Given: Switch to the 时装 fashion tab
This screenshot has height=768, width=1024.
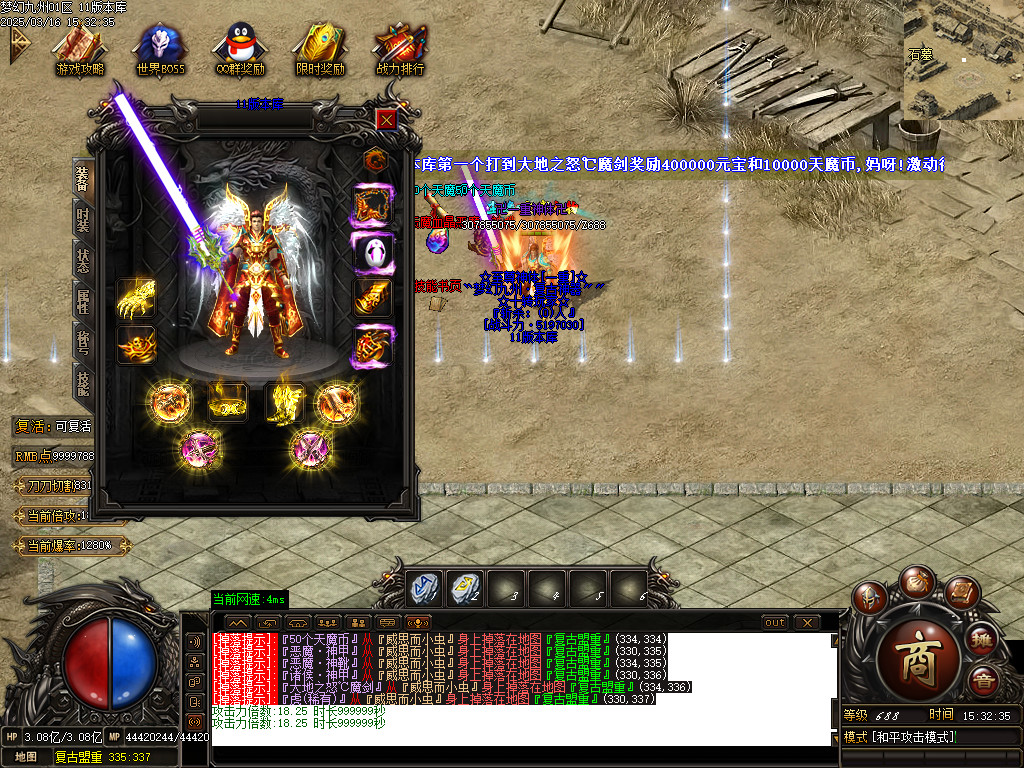Looking at the screenshot, I should [x=83, y=218].
